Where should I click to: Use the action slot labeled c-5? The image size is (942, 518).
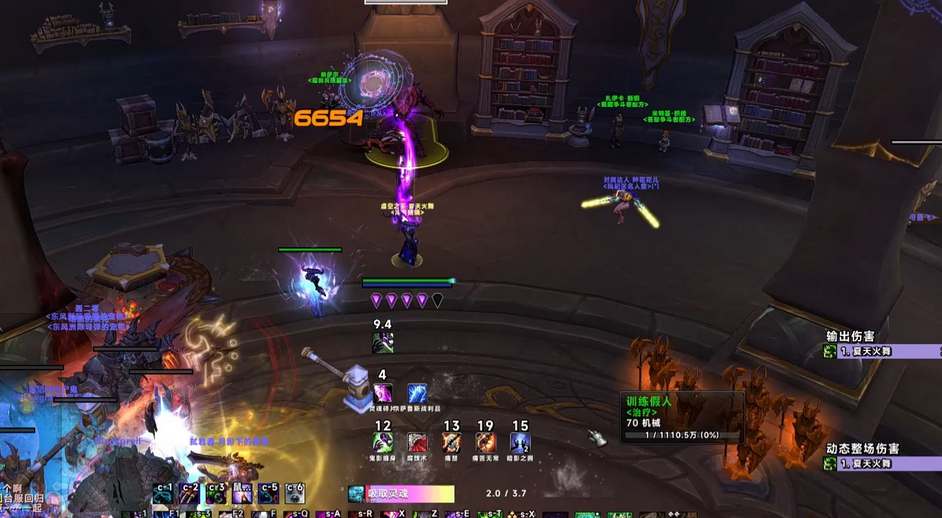point(268,493)
